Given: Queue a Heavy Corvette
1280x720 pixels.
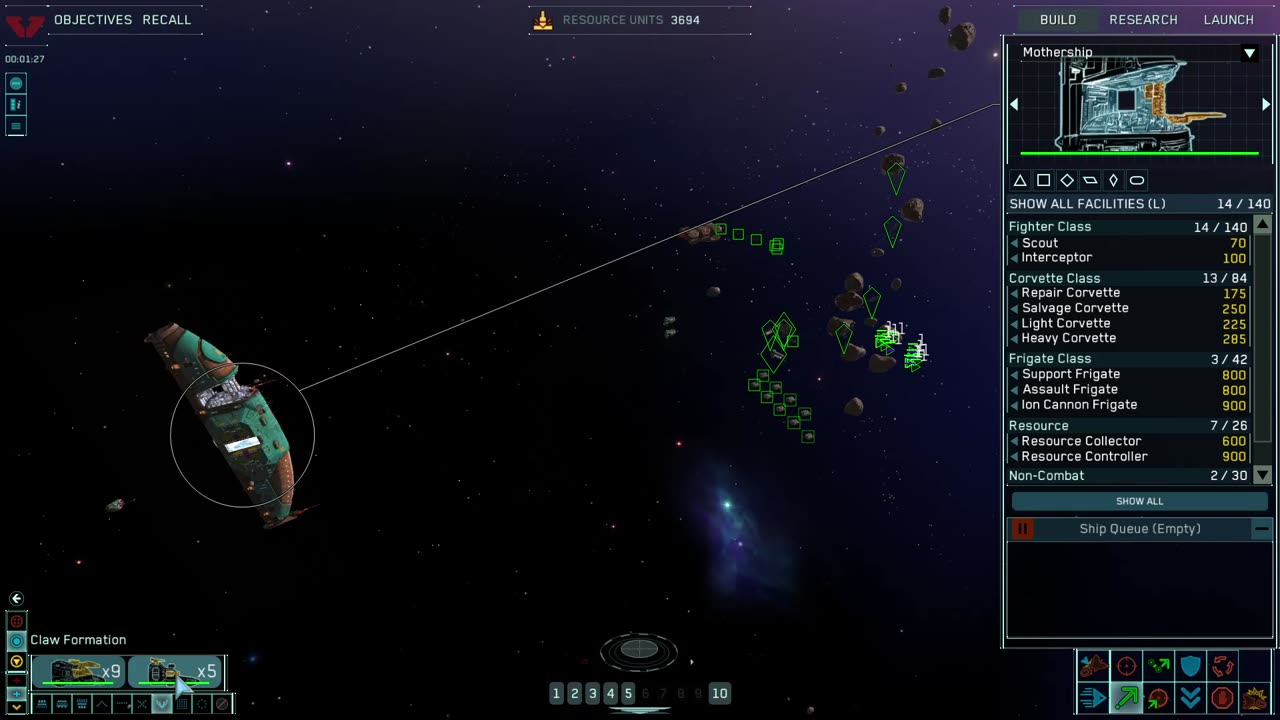Looking at the screenshot, I should click(1068, 338).
